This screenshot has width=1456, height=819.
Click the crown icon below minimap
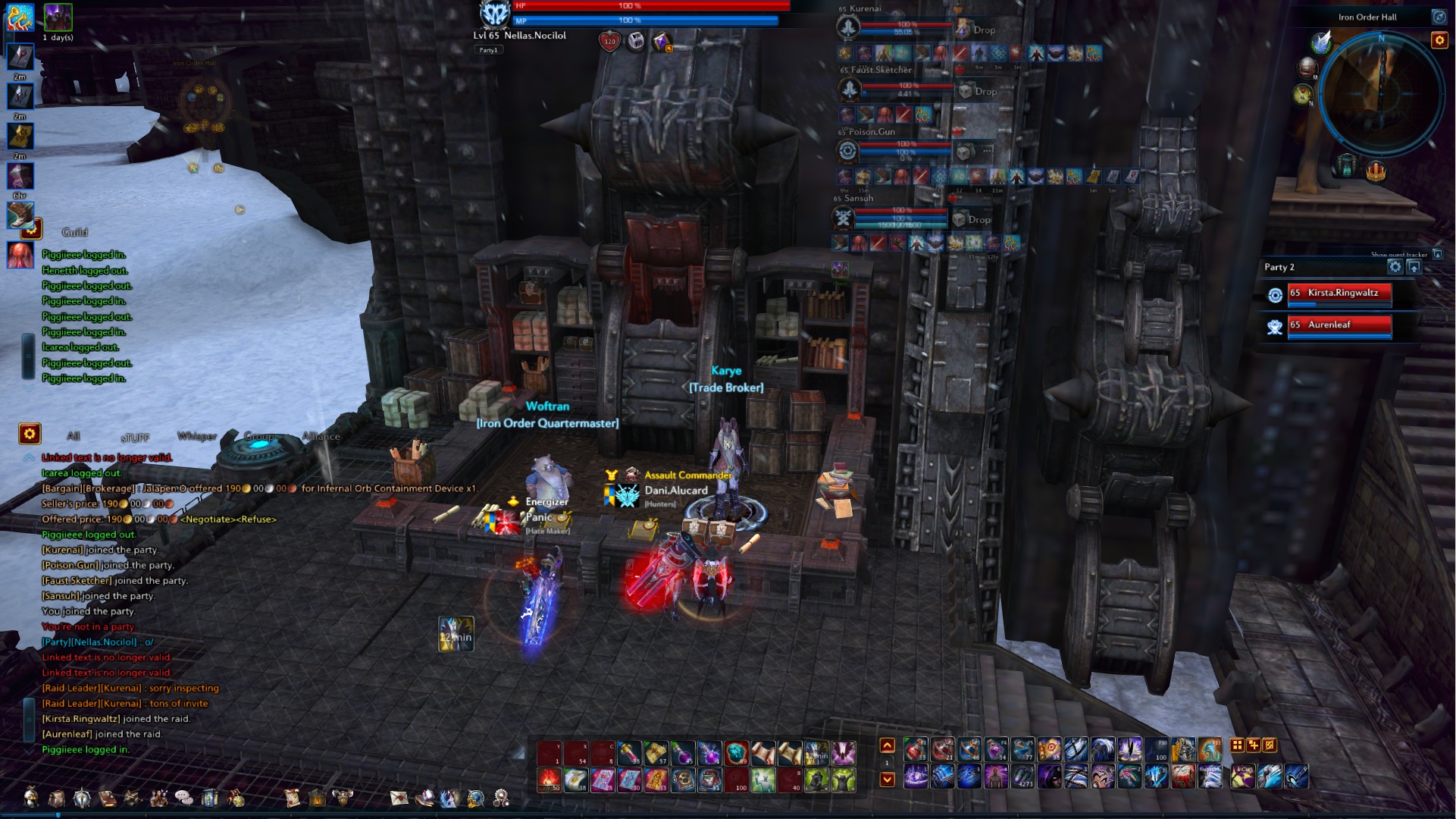coord(1376,172)
